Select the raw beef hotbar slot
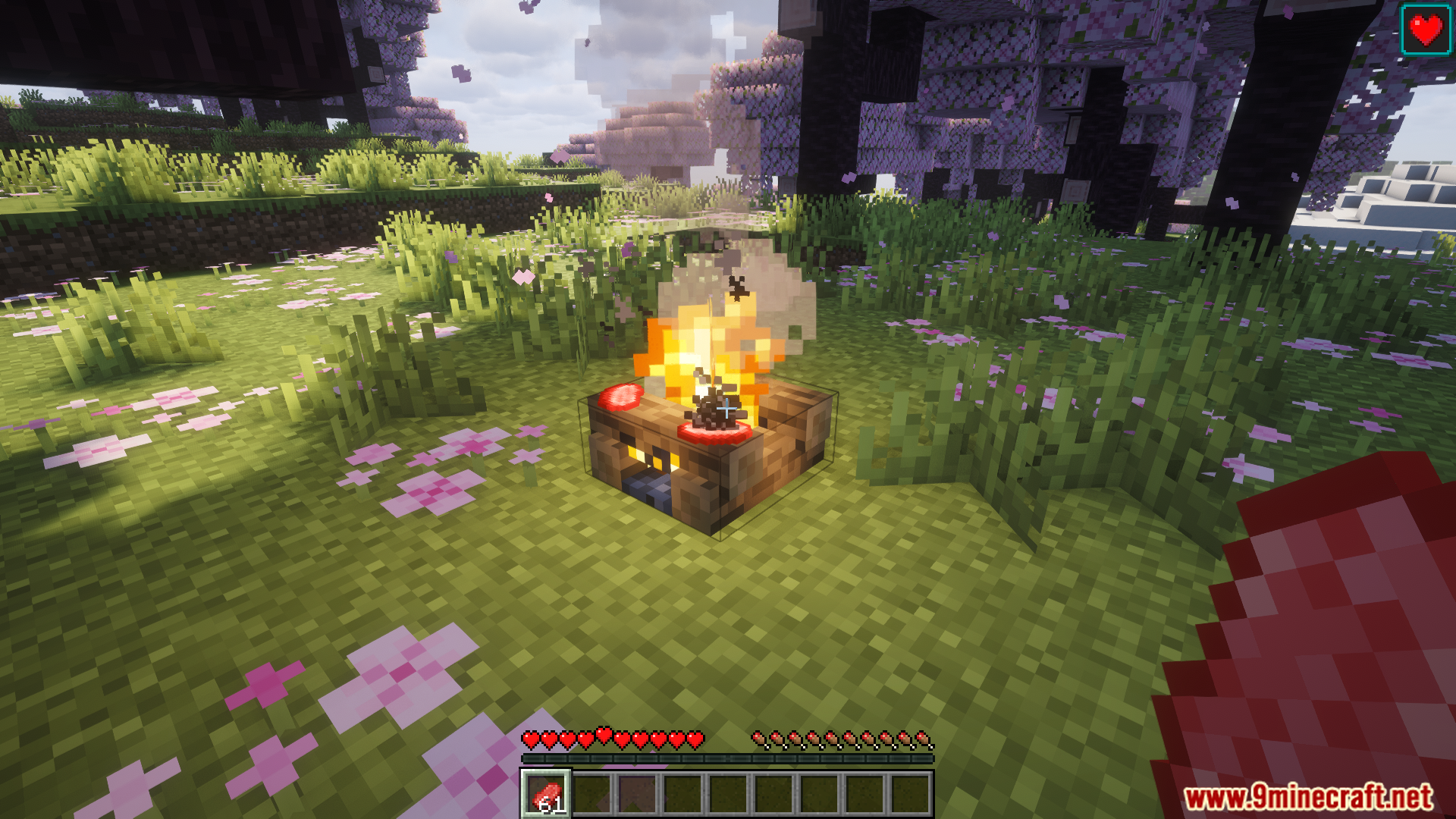Viewport: 1456px width, 819px height. (545, 794)
